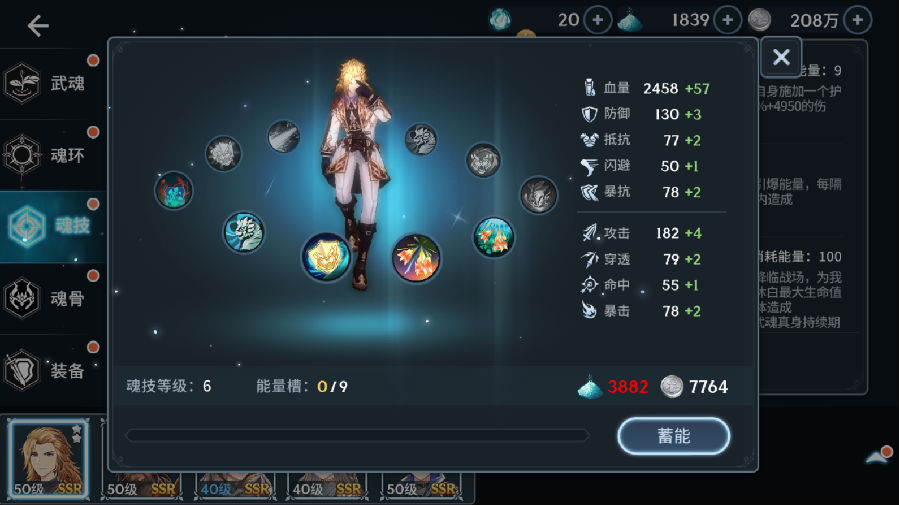Screen dimensions: 899x505
Task: Switch to the 武魂 tab
Action: [52, 84]
